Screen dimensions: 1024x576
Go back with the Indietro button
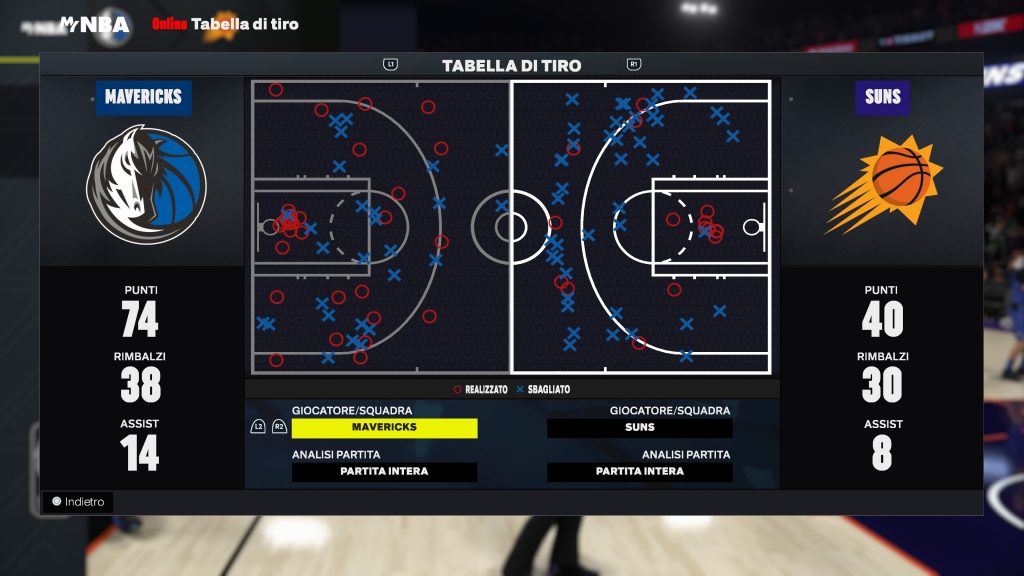coord(78,502)
